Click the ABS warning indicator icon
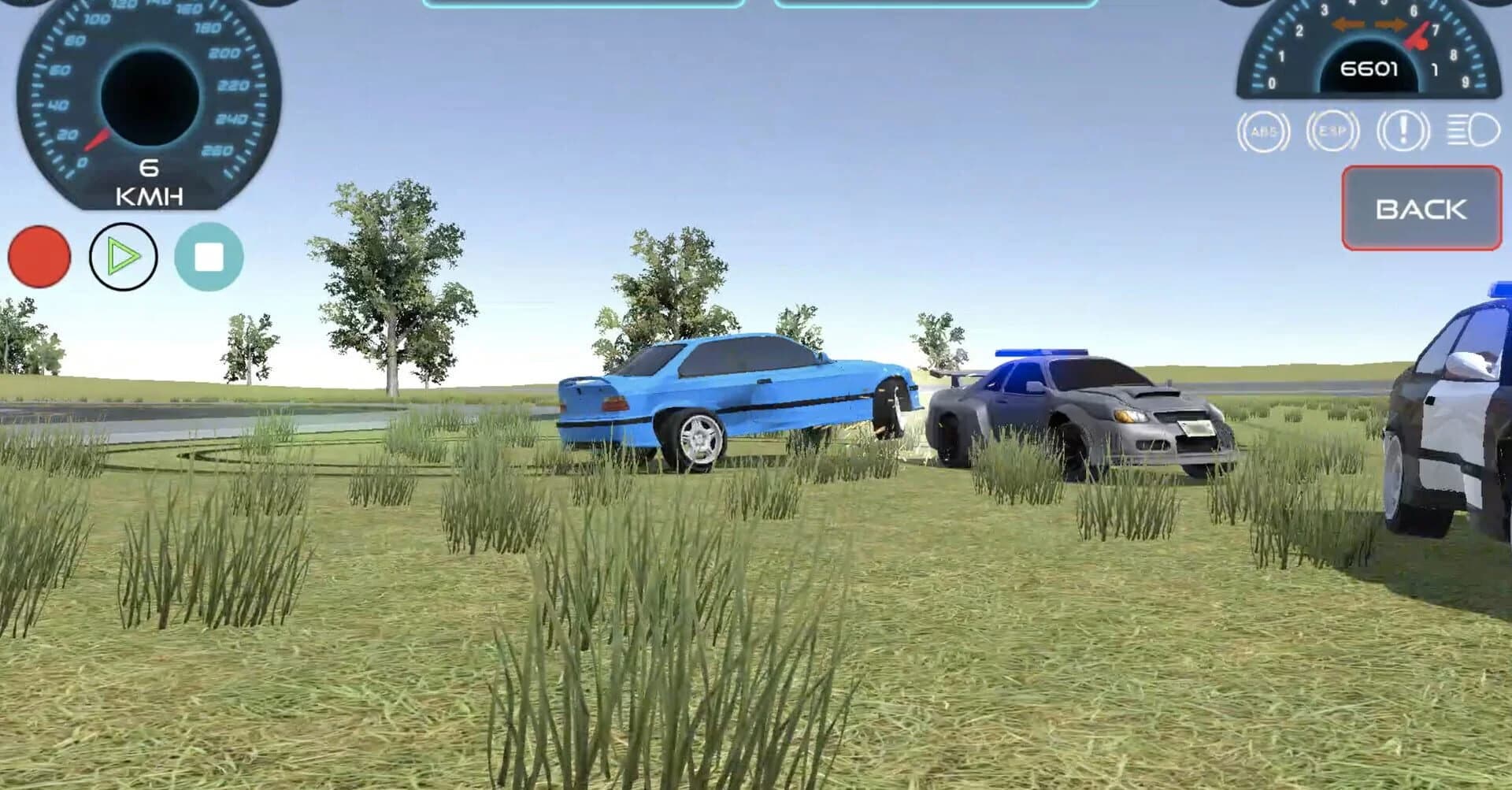Image resolution: width=1512 pixels, height=790 pixels. [1265, 132]
